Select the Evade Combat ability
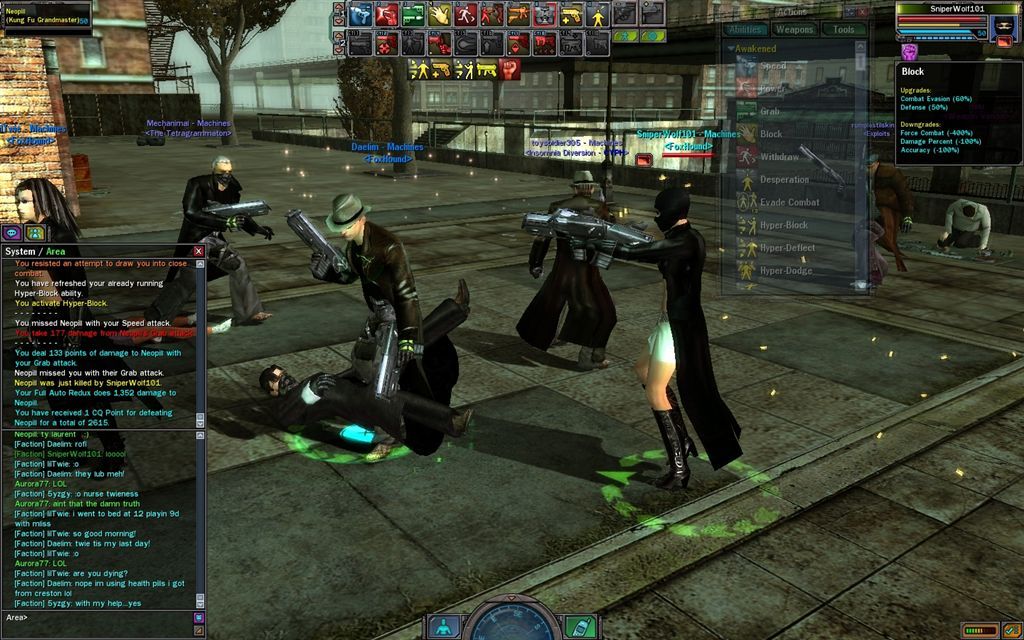1024x640 pixels. point(789,202)
